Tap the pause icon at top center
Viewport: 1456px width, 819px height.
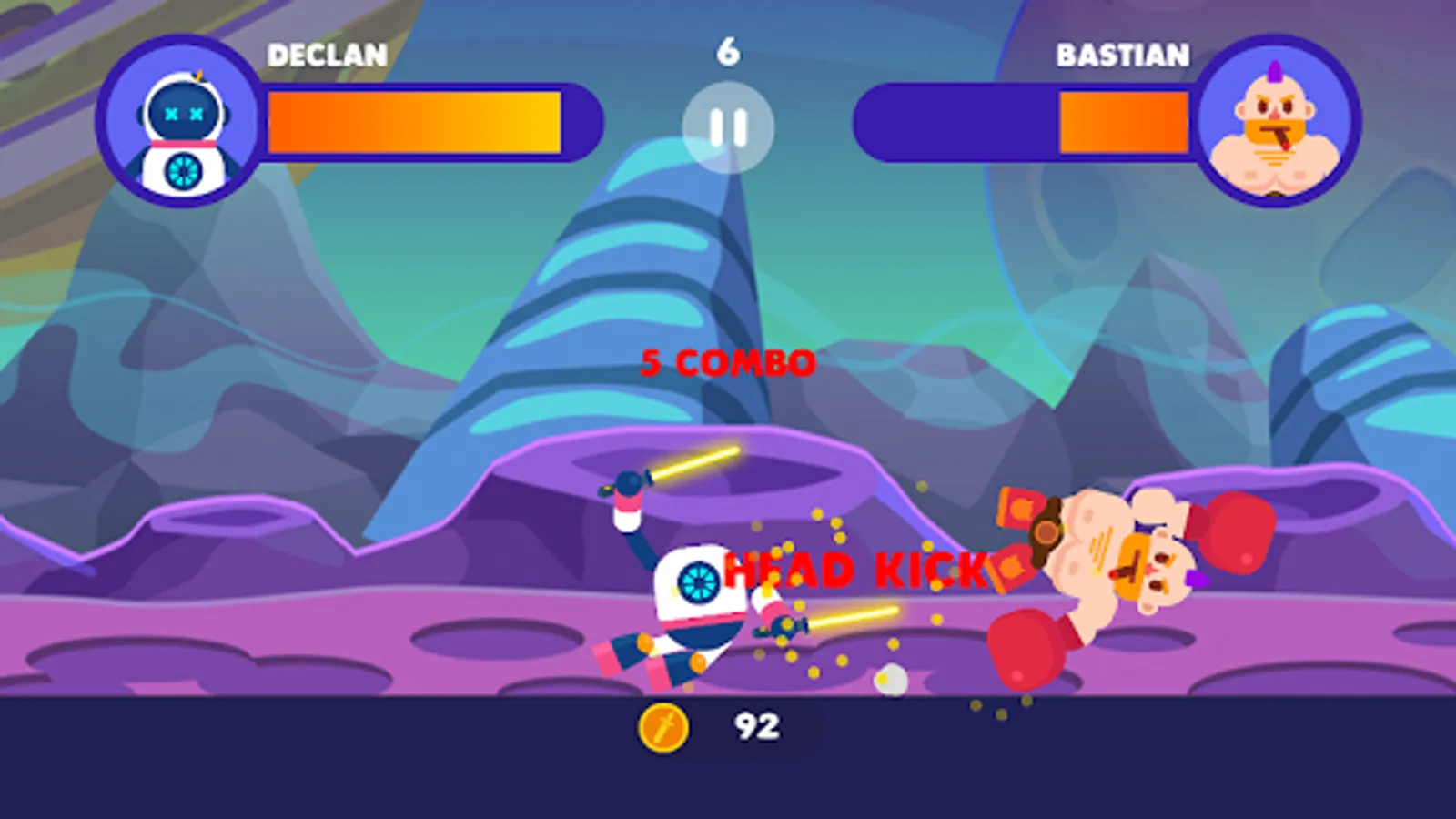(728, 128)
